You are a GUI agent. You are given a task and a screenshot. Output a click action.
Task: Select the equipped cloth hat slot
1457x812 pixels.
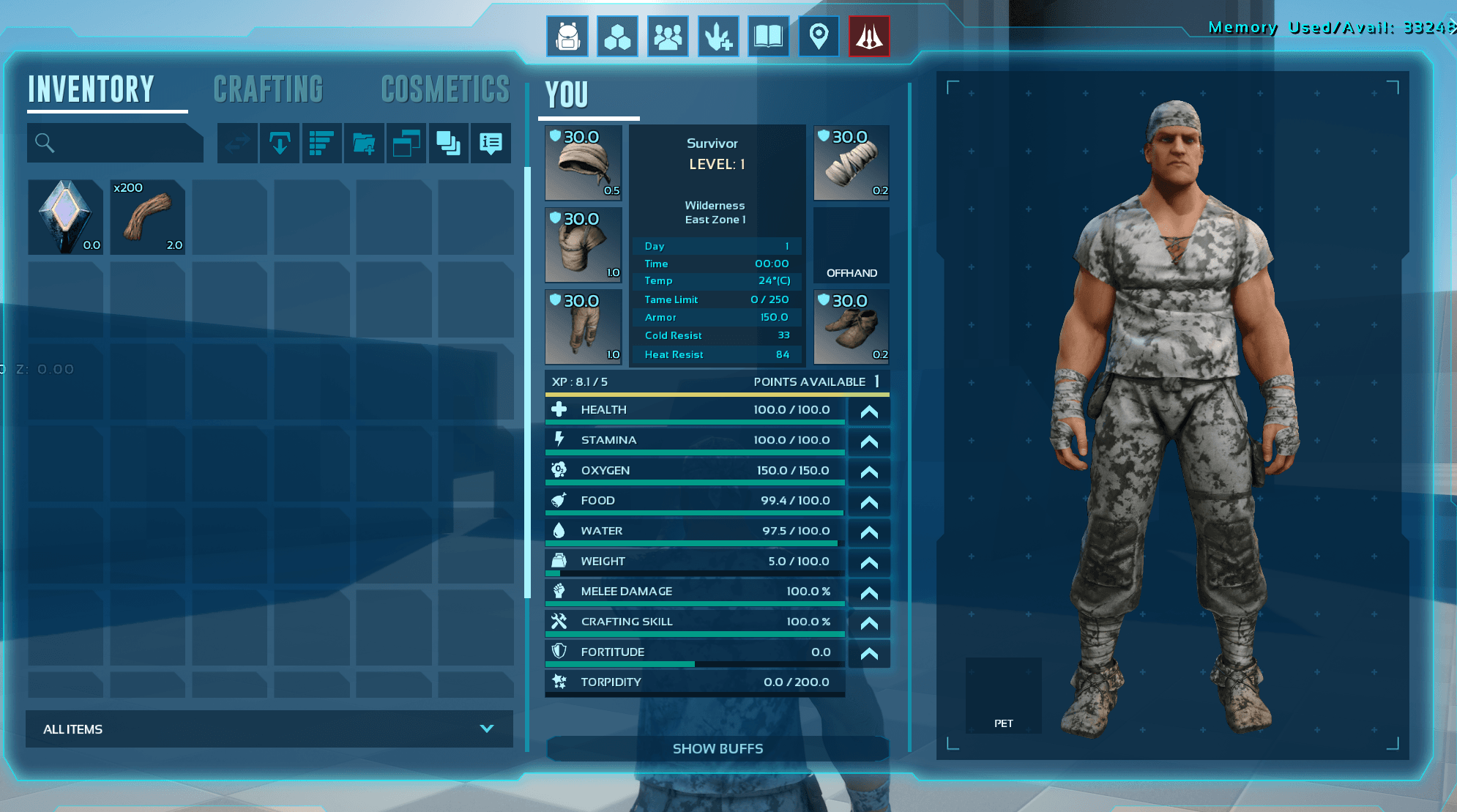tap(584, 163)
